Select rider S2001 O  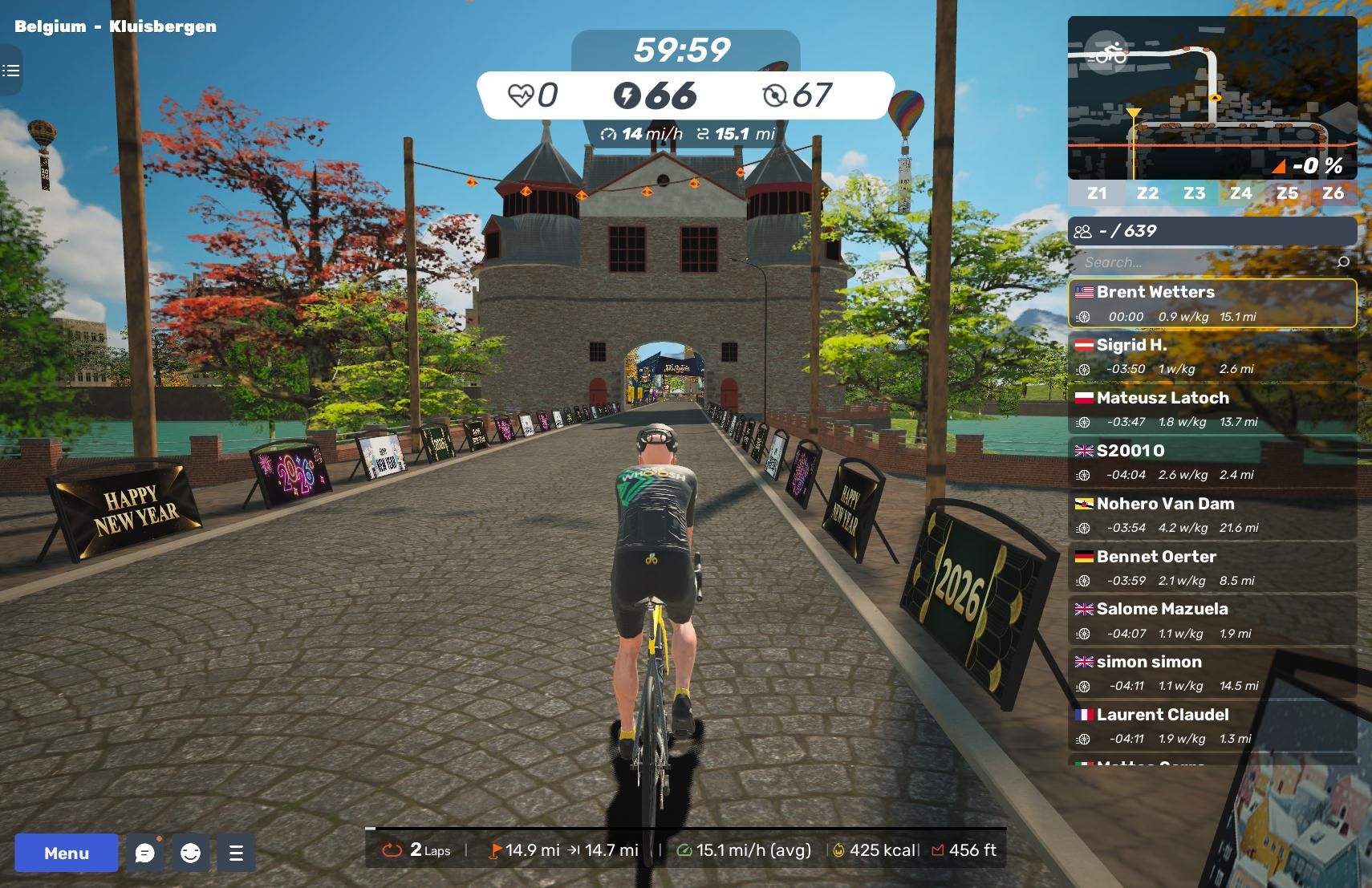pyautogui.click(x=1212, y=462)
